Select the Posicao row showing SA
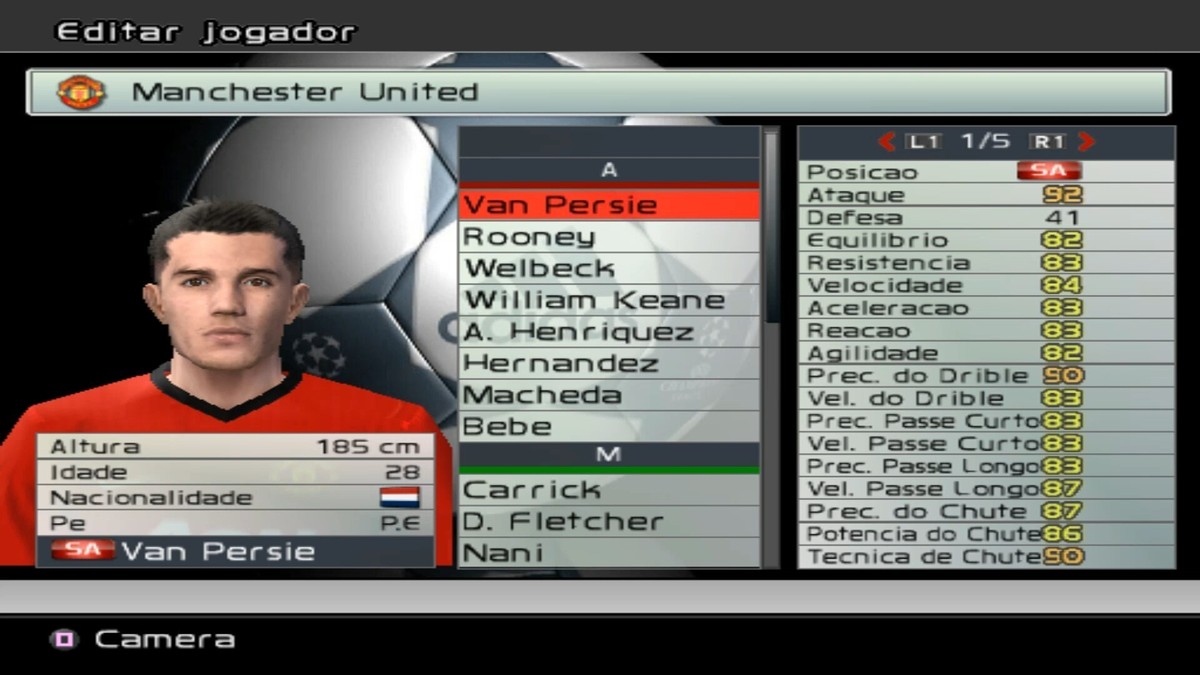The height and width of the screenshot is (675, 1200). tap(986, 171)
